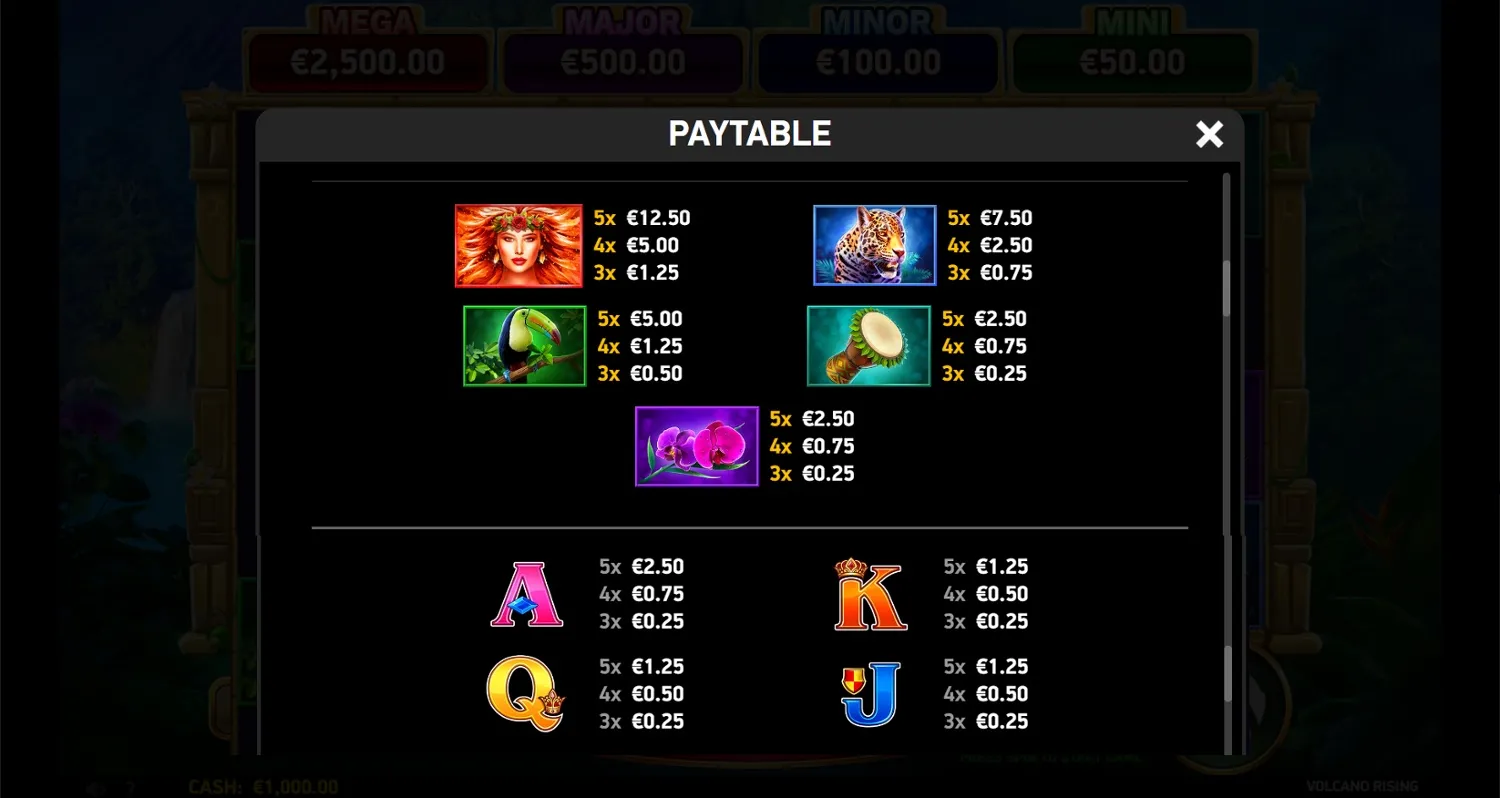Select the purple orchid symbol
The height and width of the screenshot is (798, 1500).
coord(696,446)
